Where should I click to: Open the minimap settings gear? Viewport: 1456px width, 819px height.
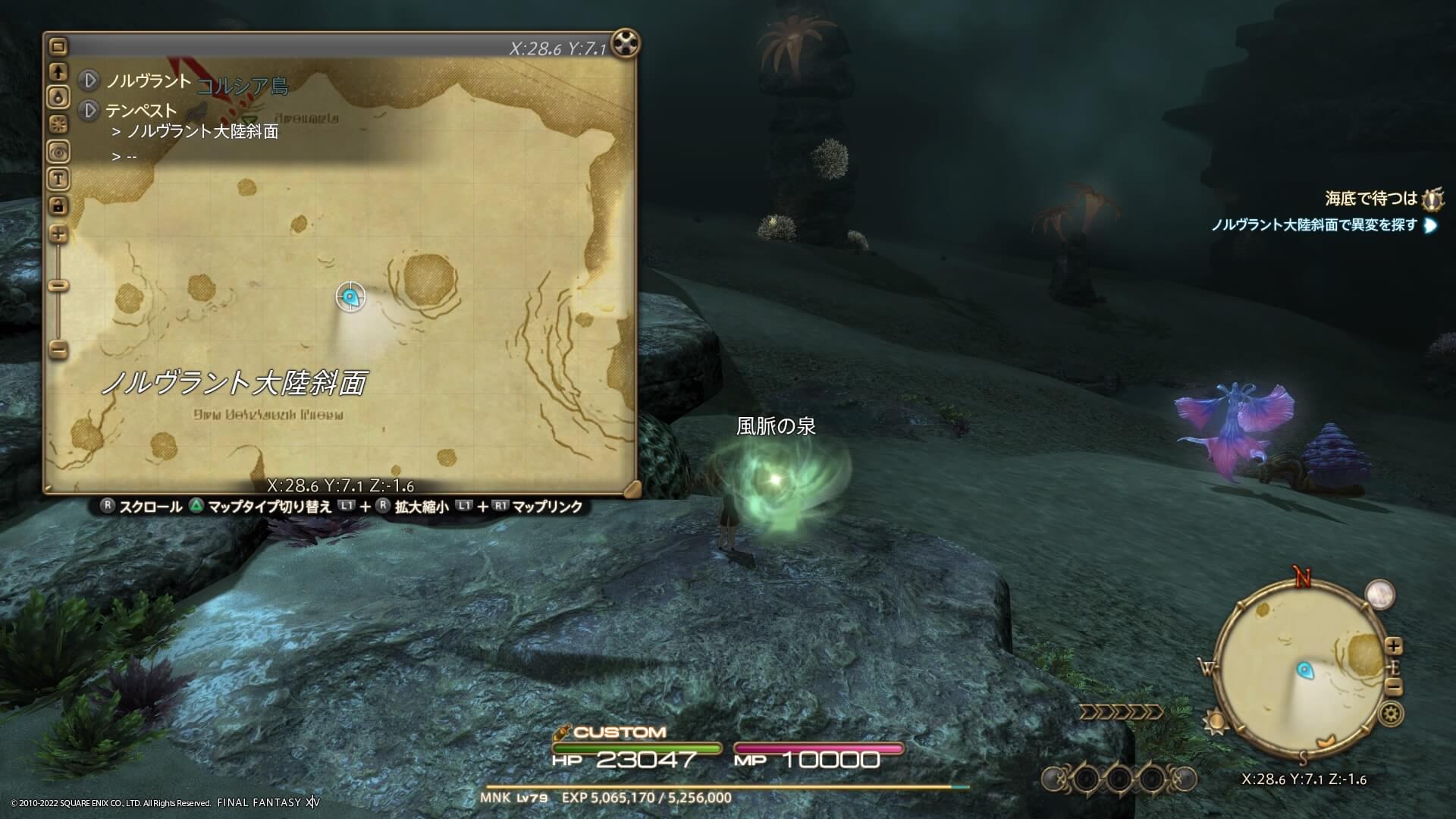click(x=1389, y=715)
